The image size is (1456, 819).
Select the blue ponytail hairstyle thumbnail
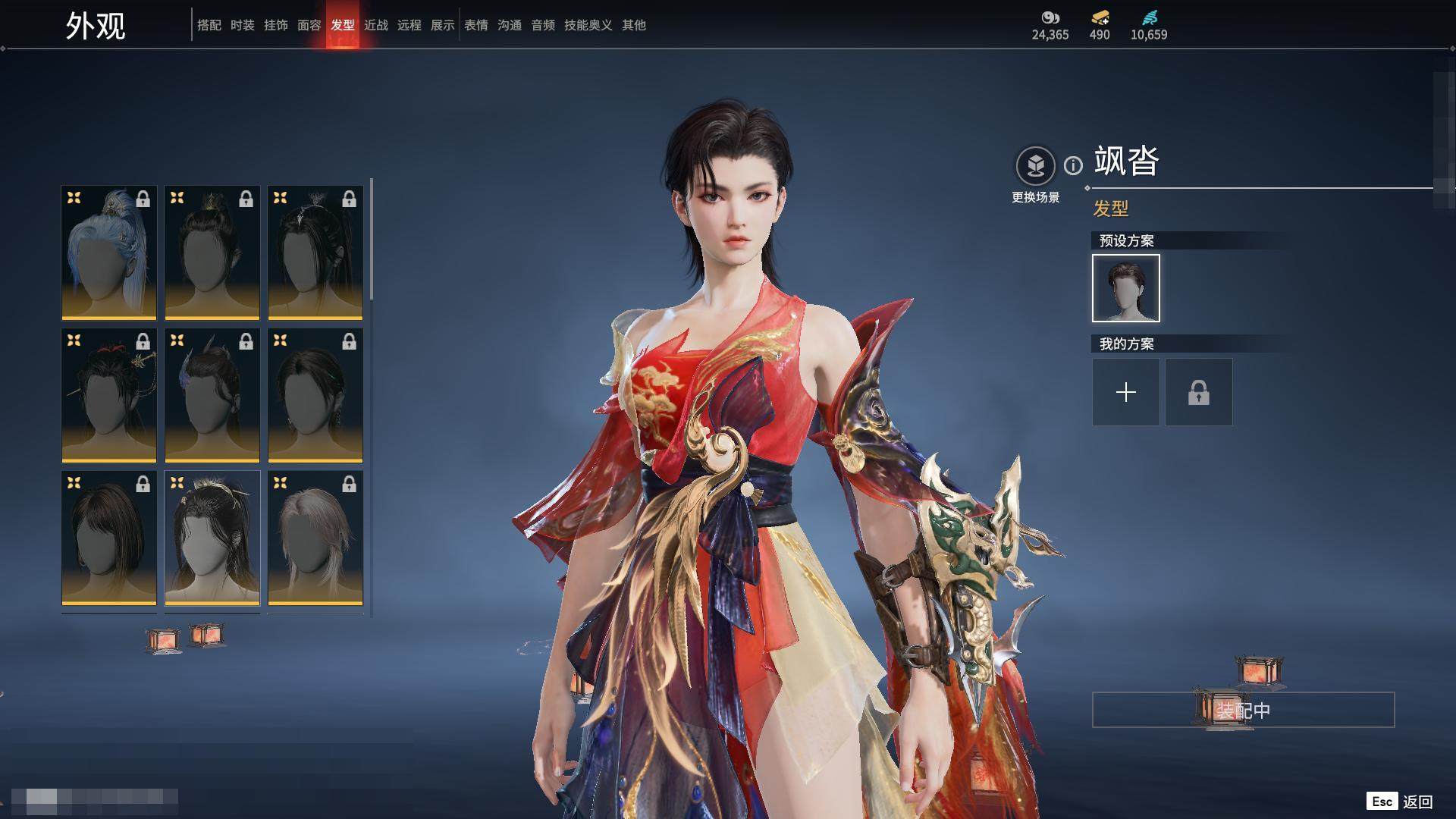pyautogui.click(x=109, y=253)
